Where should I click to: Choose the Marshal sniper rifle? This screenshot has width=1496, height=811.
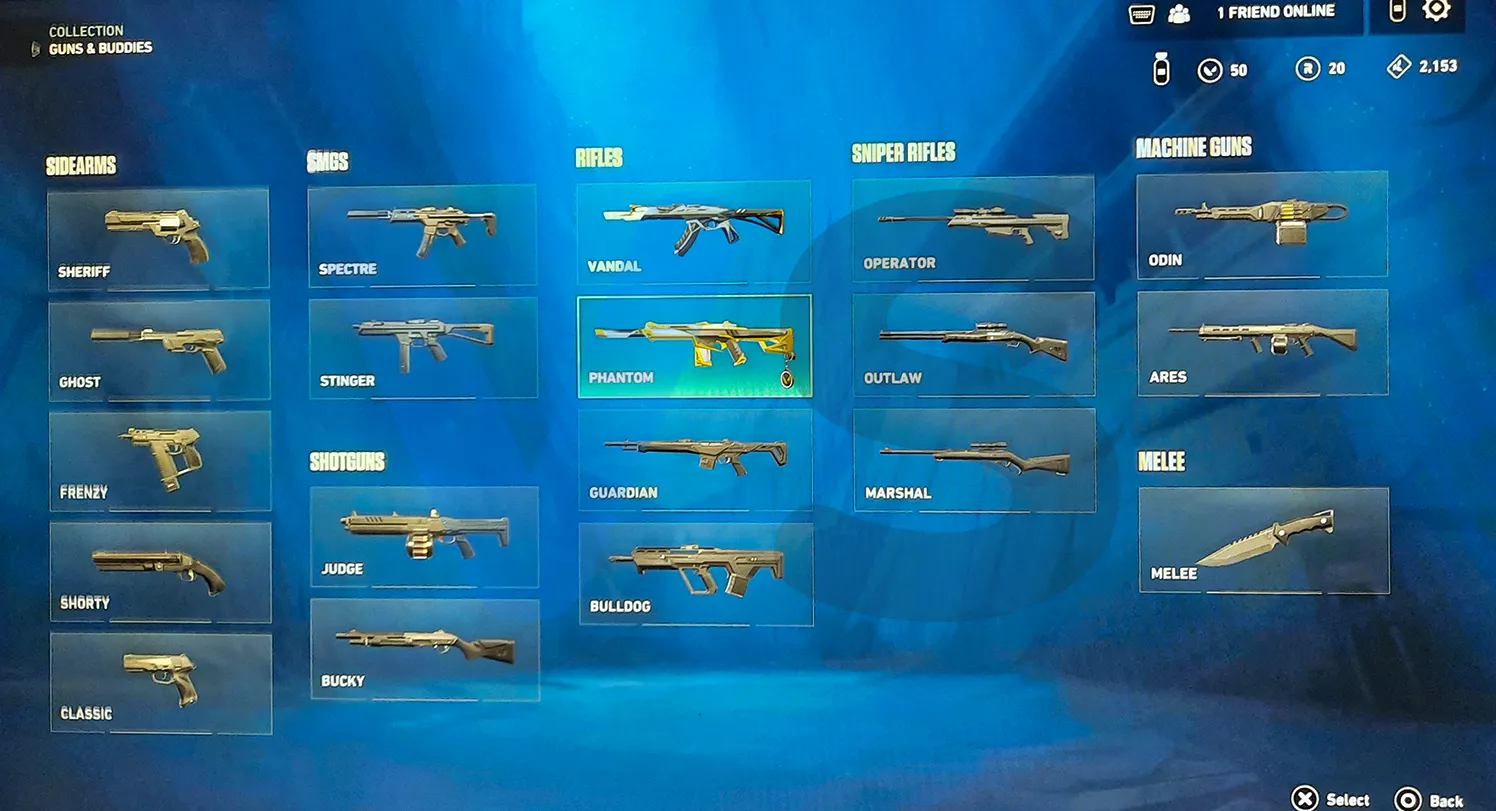pyautogui.click(x=974, y=460)
